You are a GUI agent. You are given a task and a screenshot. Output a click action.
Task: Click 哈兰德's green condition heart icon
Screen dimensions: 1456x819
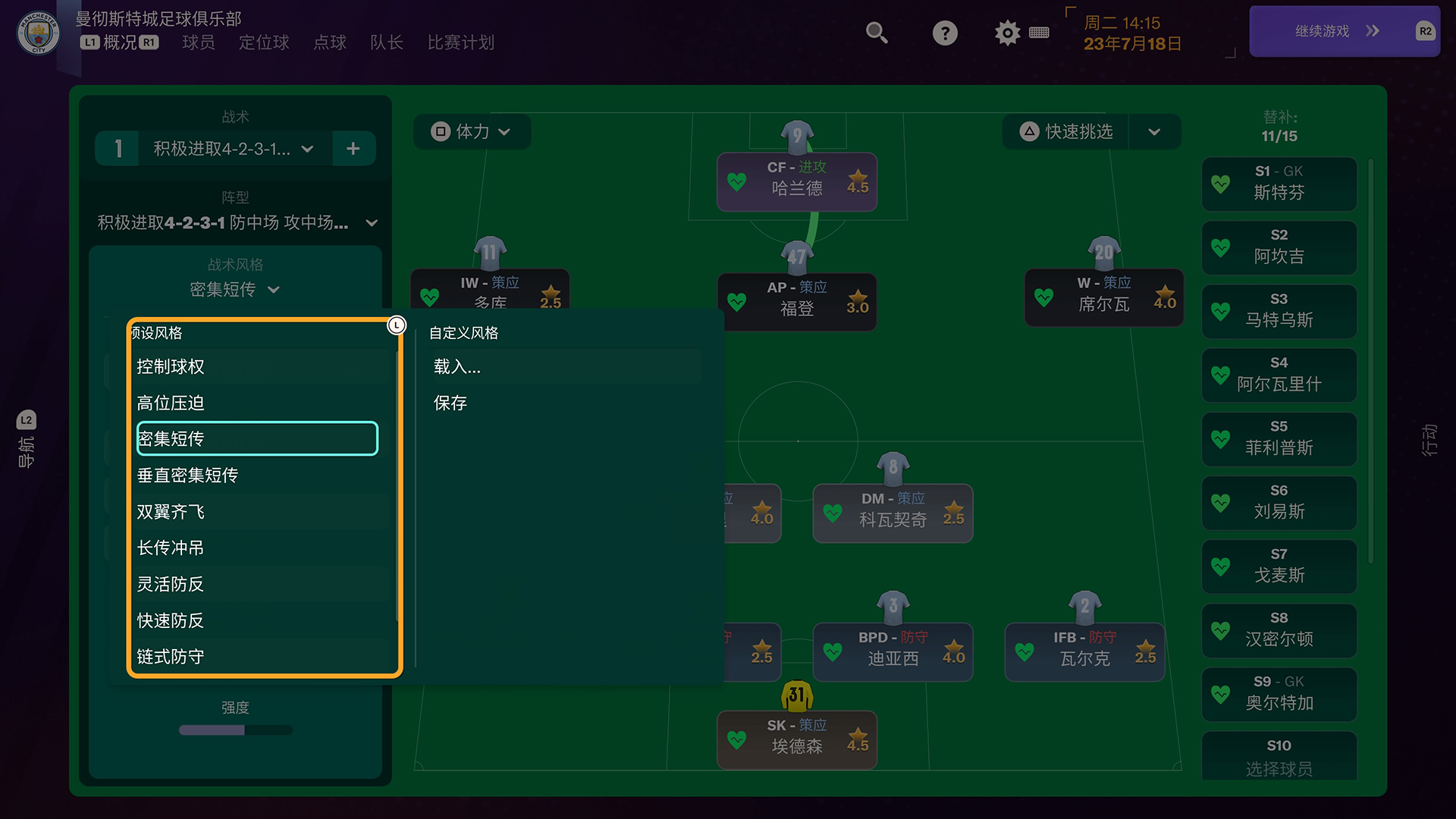(737, 181)
